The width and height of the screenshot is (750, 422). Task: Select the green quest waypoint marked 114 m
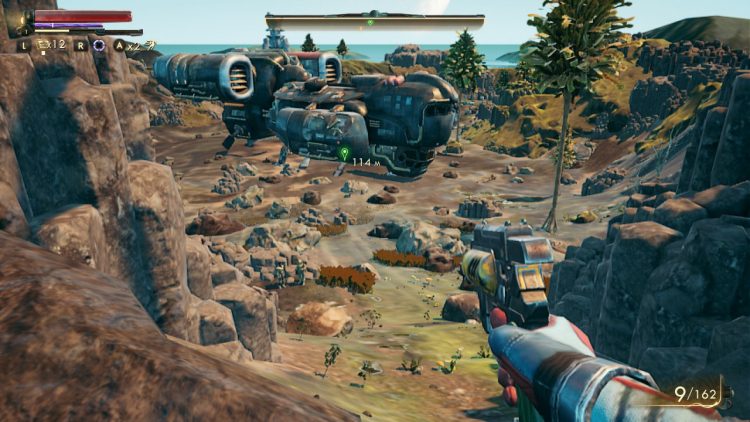coord(344,153)
